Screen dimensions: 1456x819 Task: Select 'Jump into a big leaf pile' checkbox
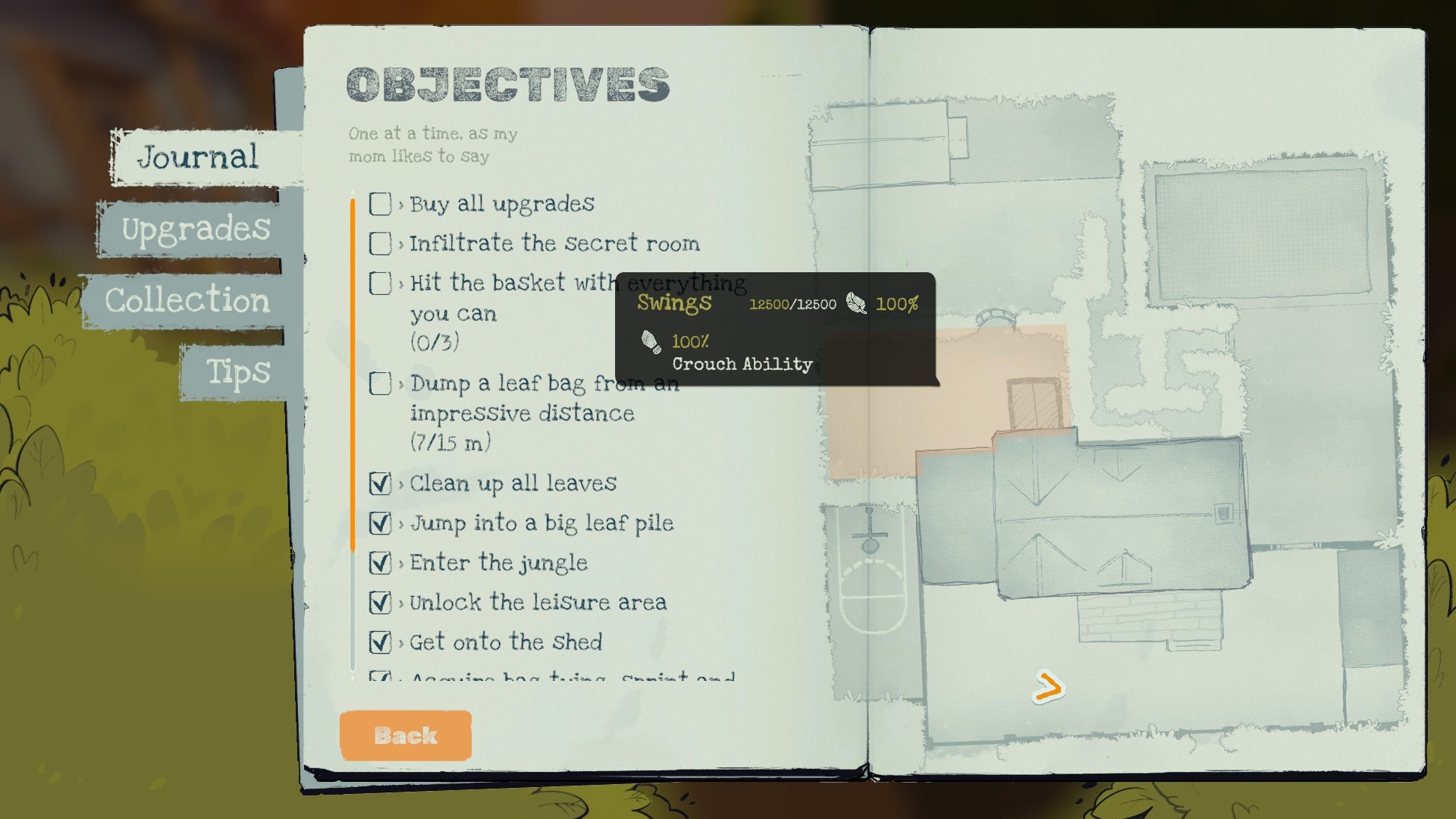380,523
